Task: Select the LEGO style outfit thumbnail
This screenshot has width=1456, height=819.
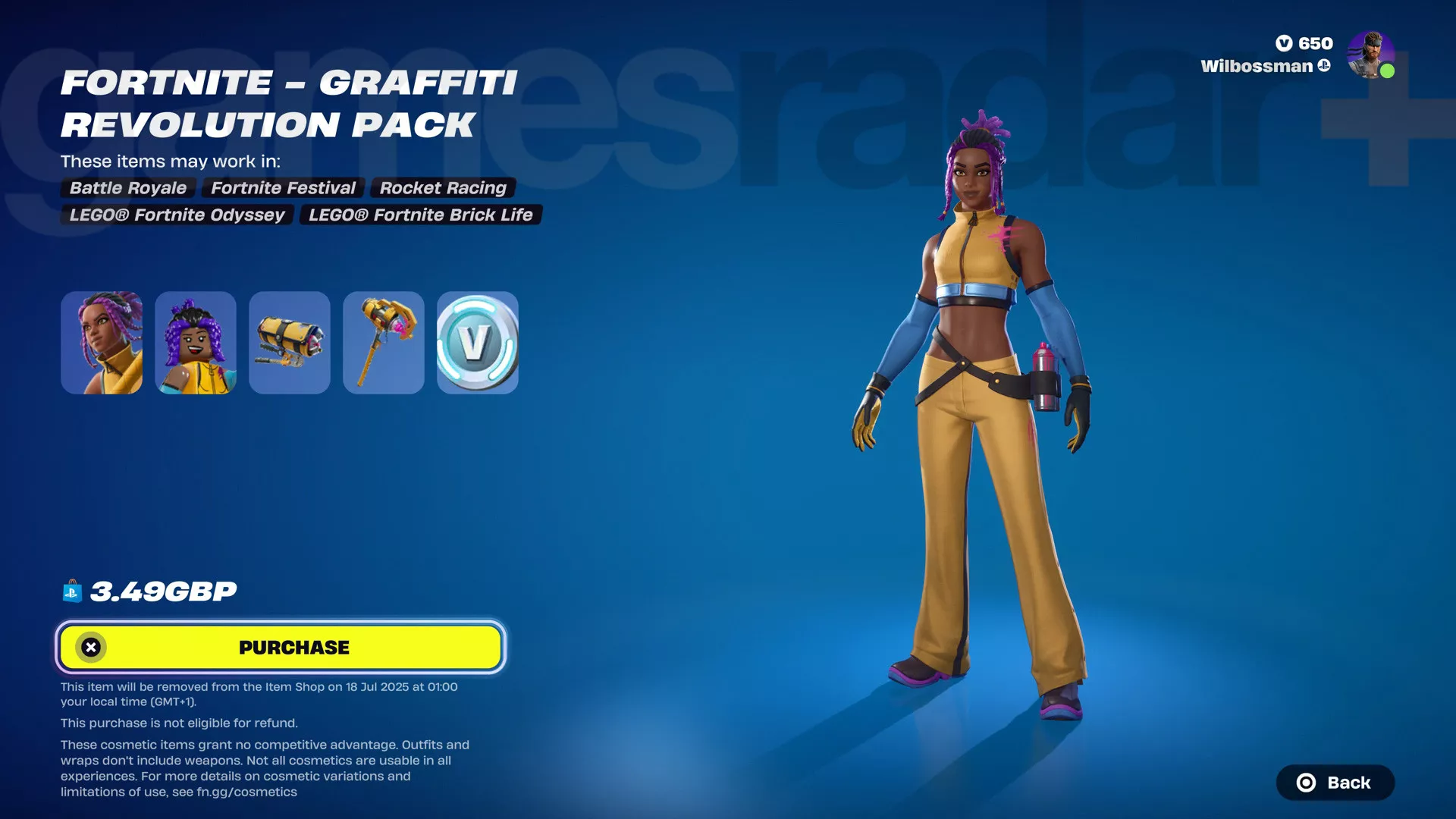Action: click(196, 343)
